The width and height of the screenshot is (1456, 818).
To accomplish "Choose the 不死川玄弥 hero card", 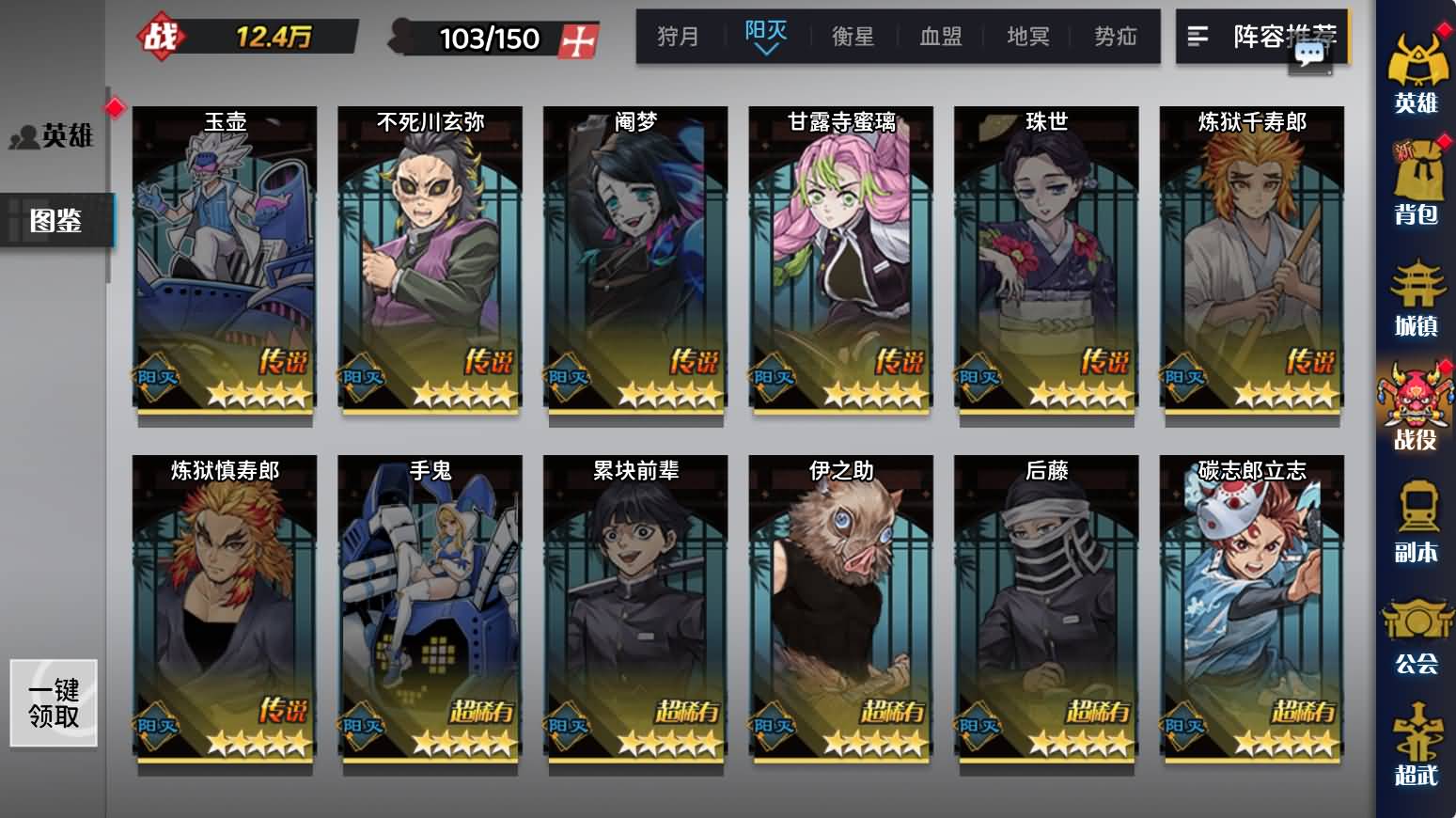I will click(430, 259).
